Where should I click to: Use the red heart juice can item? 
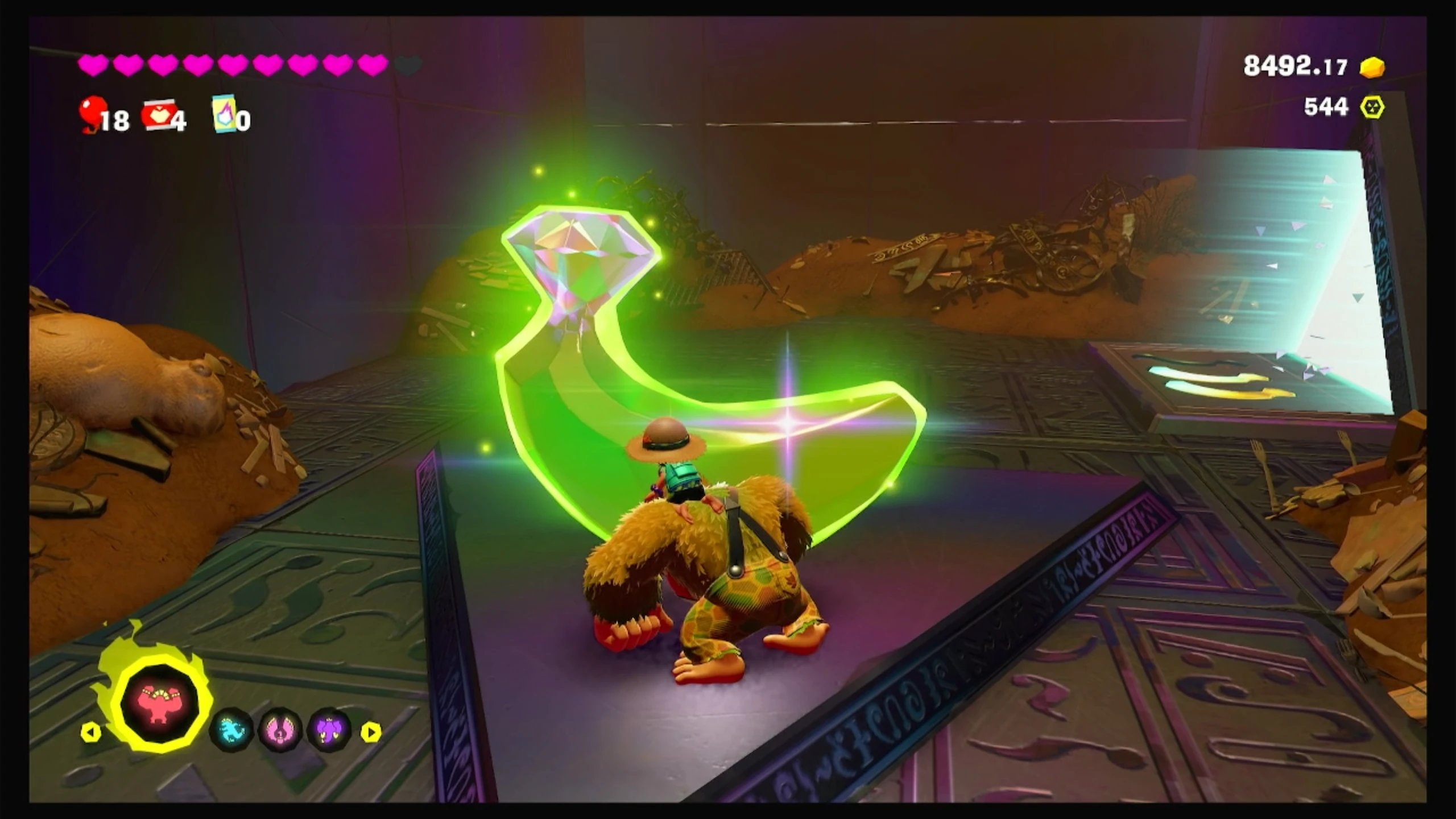coord(158,115)
